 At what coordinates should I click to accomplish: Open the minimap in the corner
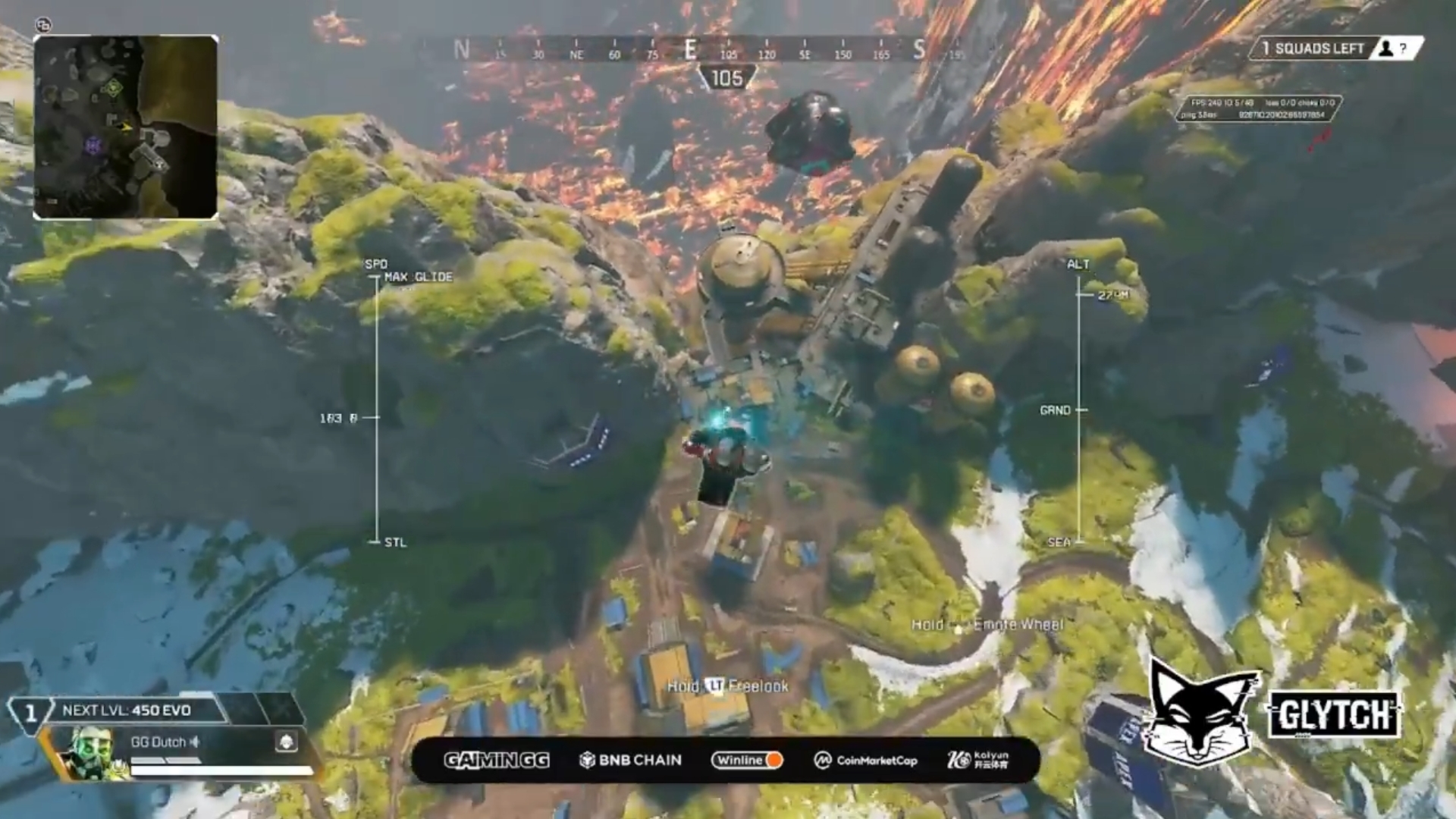pyautogui.click(x=126, y=127)
